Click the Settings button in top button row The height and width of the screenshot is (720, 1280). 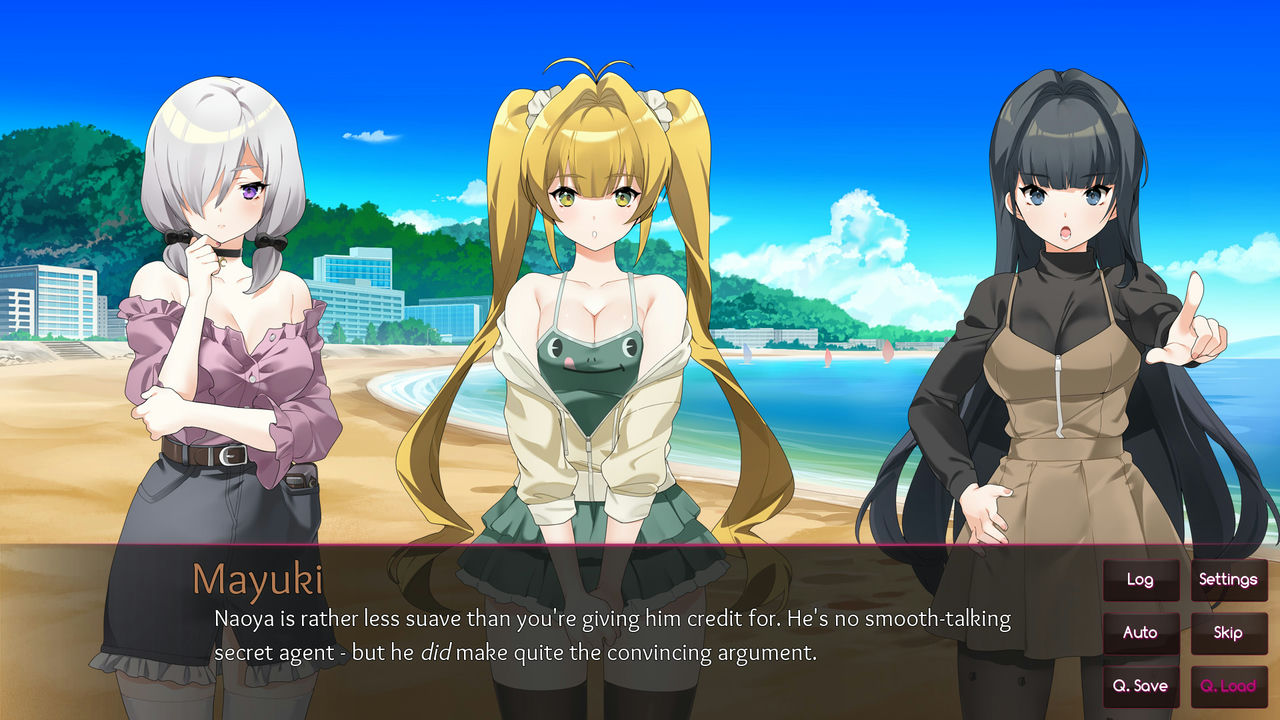coord(1229,579)
